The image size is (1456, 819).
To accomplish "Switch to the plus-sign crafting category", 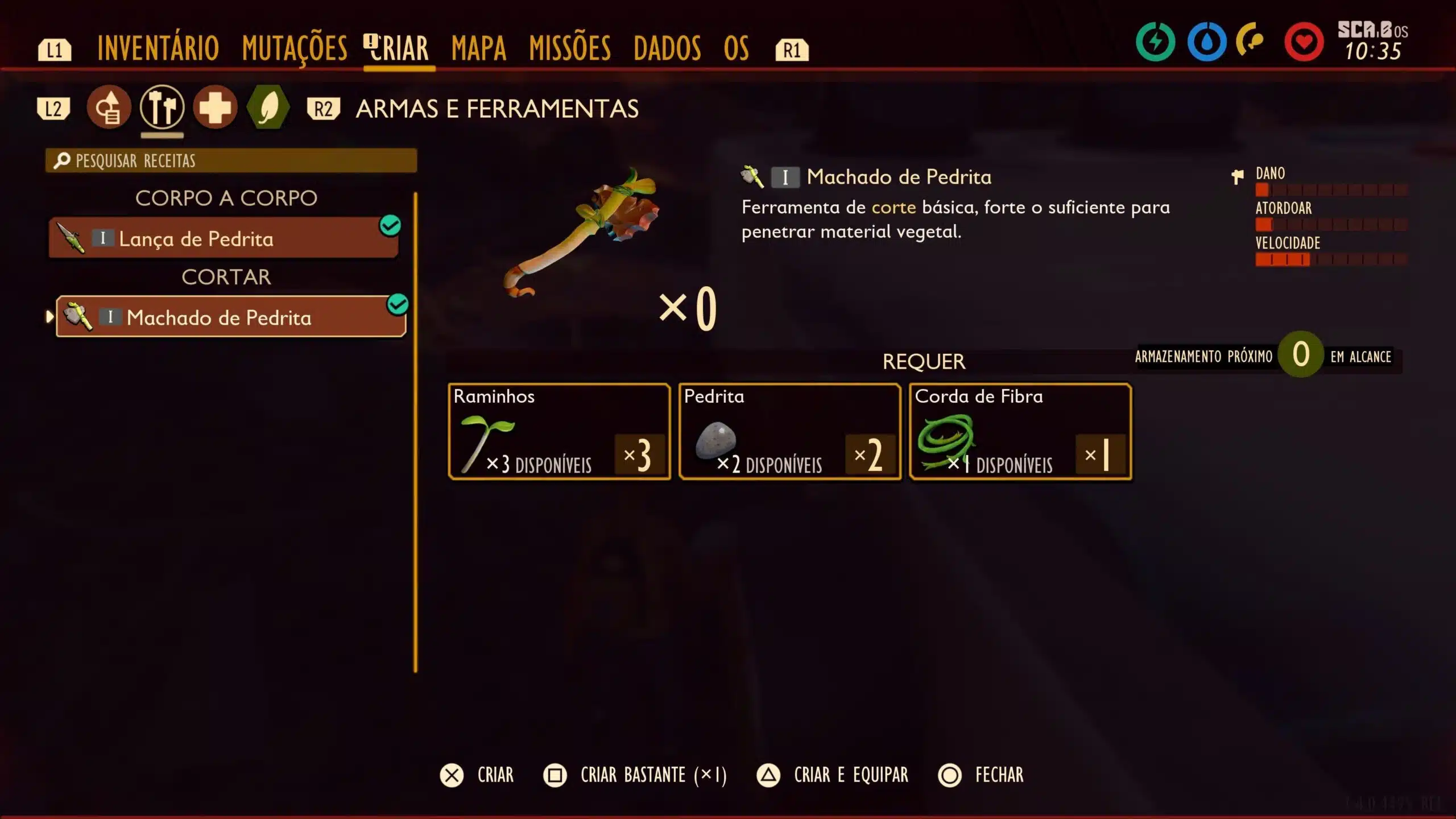I will [215, 107].
